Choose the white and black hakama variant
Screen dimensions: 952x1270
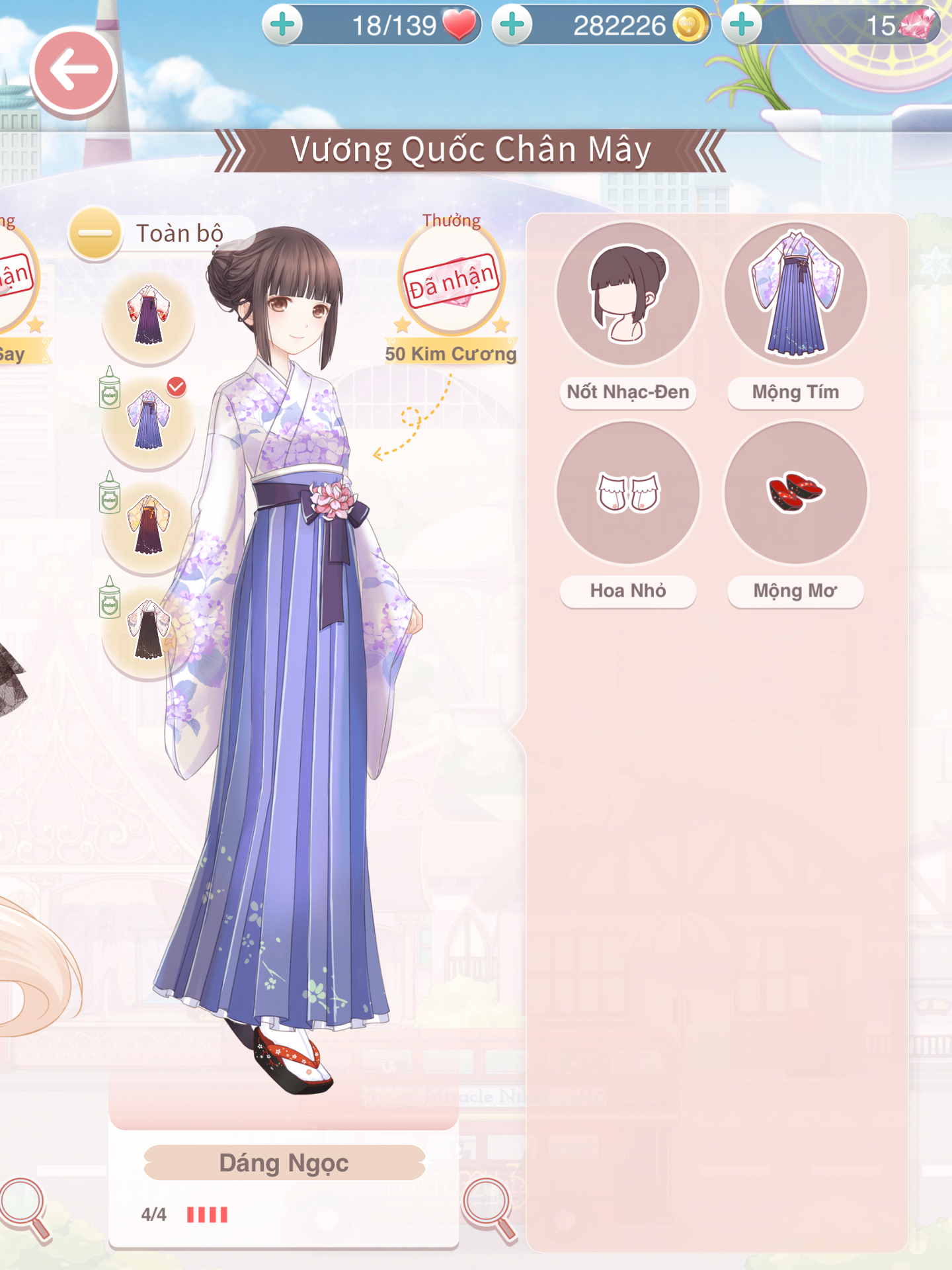pyautogui.click(x=149, y=630)
